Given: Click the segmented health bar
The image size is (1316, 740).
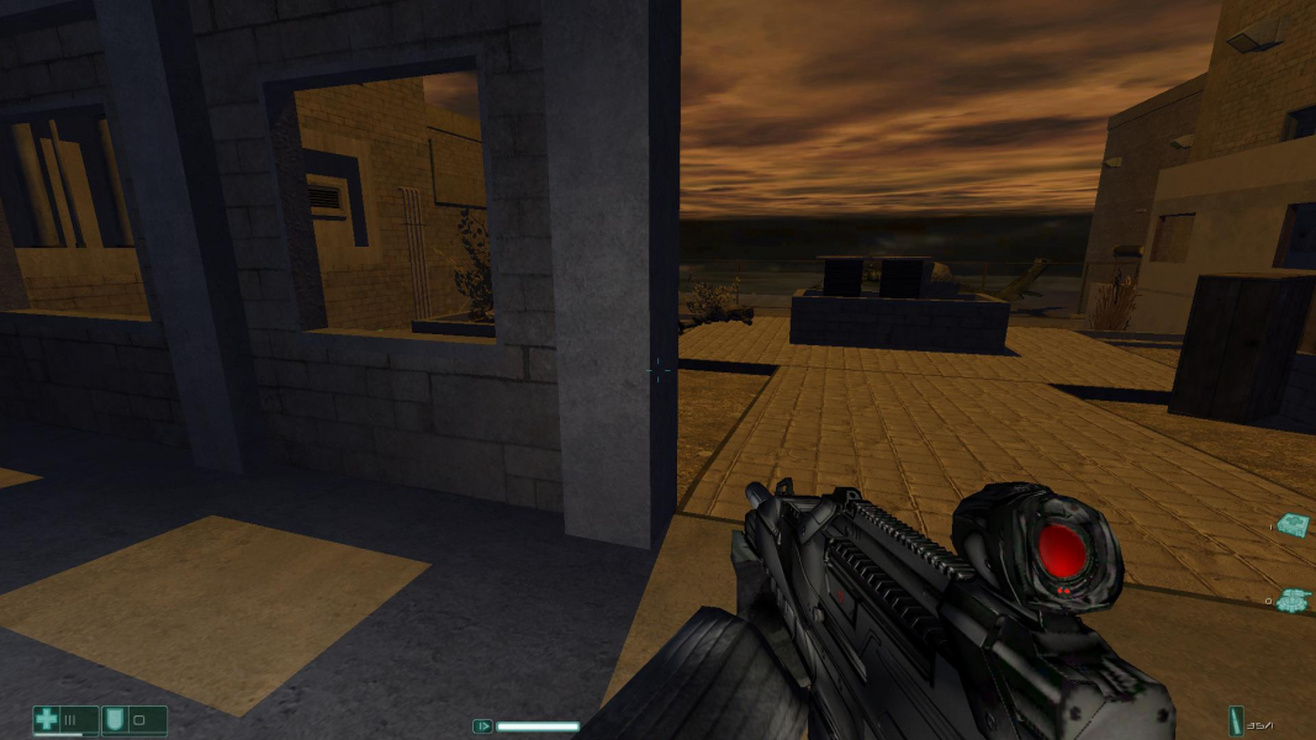Looking at the screenshot, I should (x=58, y=735).
